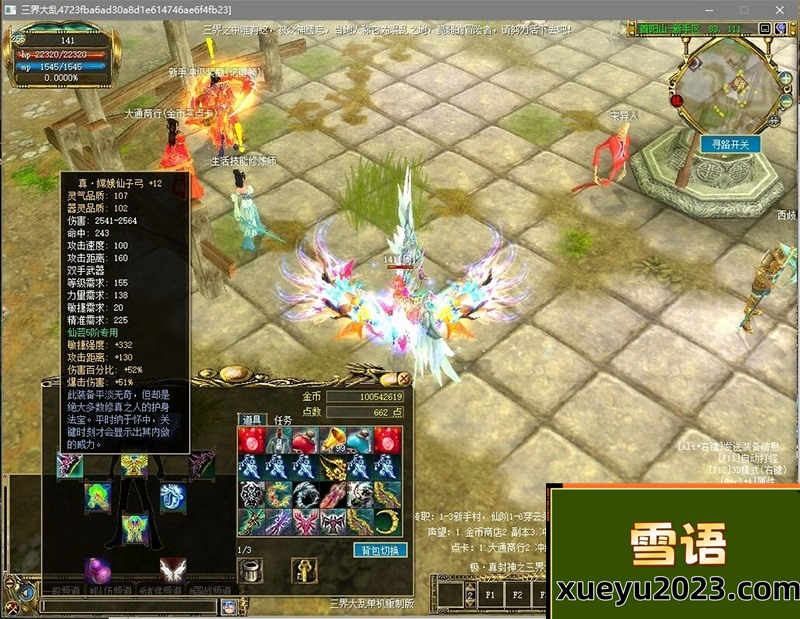Screen dimensions: 800x619
Task: Click the golden key icon below the bag
Action: pyautogui.click(x=304, y=570)
